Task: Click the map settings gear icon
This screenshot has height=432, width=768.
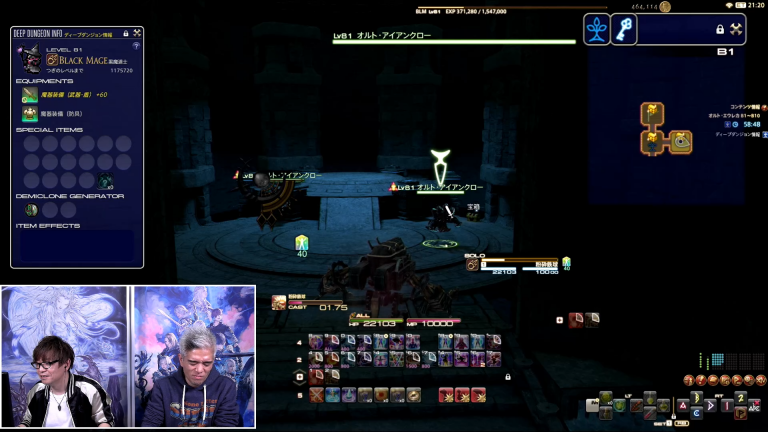Action: (737, 30)
